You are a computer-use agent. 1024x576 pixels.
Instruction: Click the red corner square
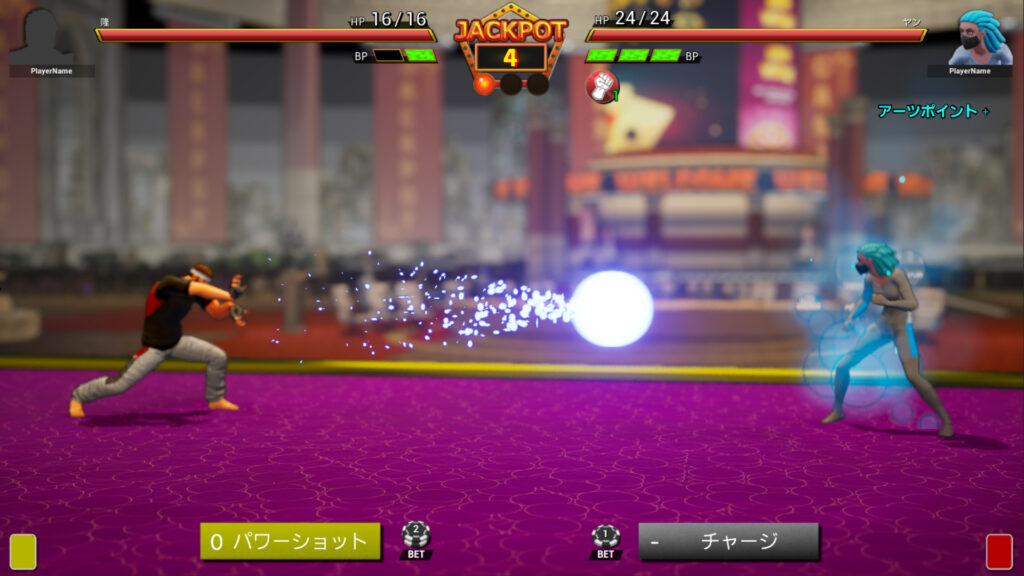pos(999,551)
